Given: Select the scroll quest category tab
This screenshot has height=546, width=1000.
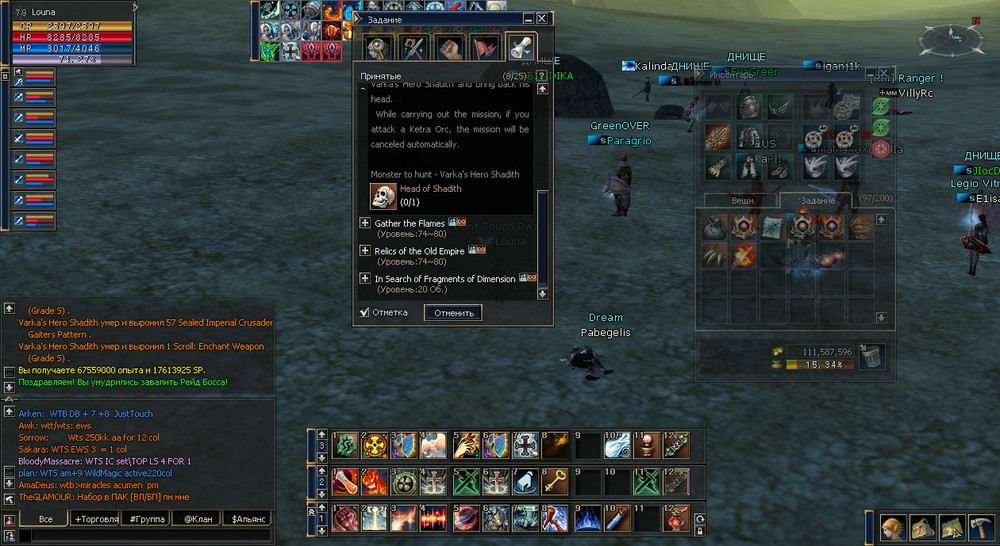Looking at the screenshot, I should (x=520, y=46).
